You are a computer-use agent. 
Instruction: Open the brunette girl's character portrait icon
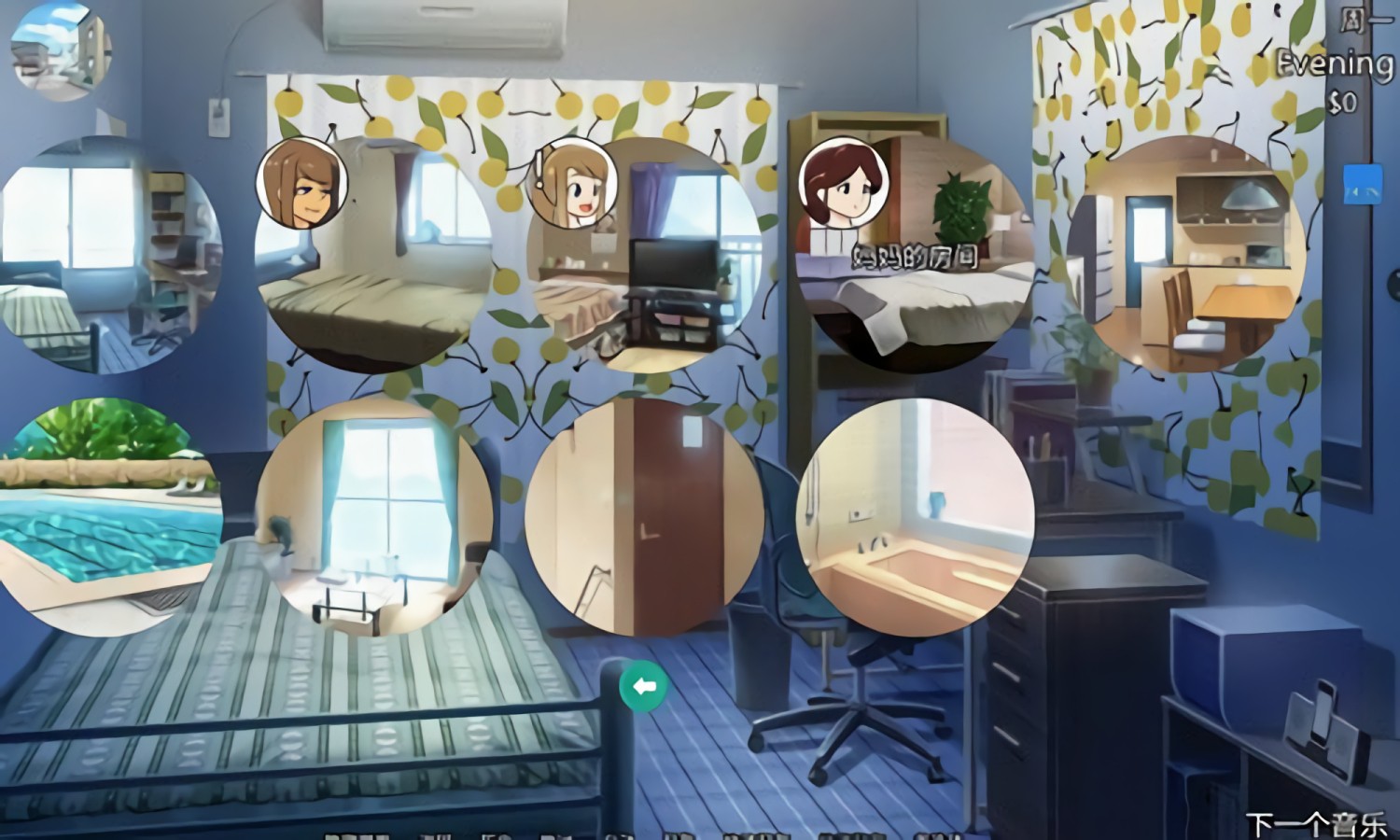[301, 182]
